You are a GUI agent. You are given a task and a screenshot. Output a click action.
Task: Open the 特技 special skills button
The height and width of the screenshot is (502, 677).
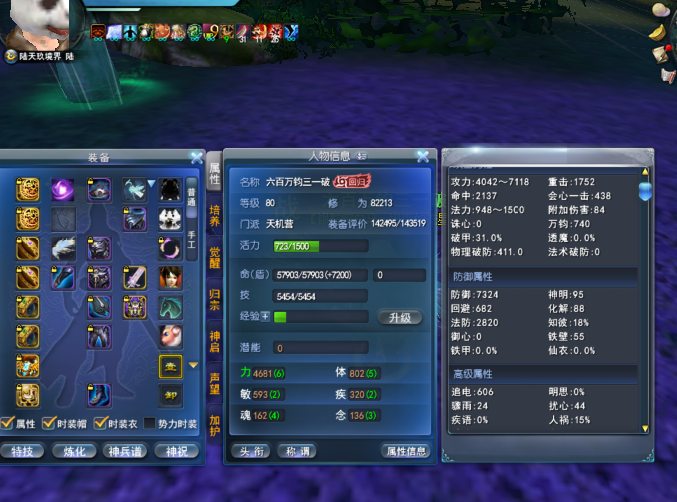coord(22,451)
